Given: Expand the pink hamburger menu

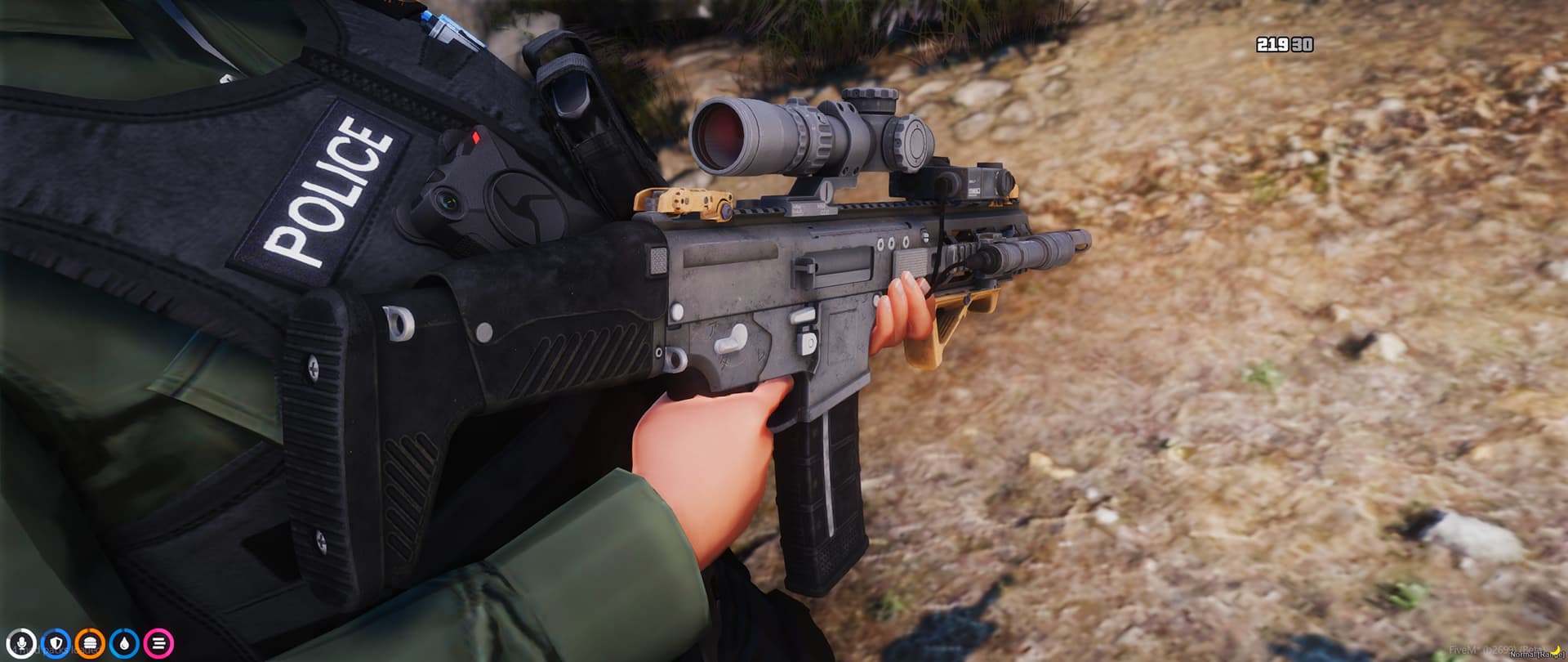Looking at the screenshot, I should pos(158,643).
